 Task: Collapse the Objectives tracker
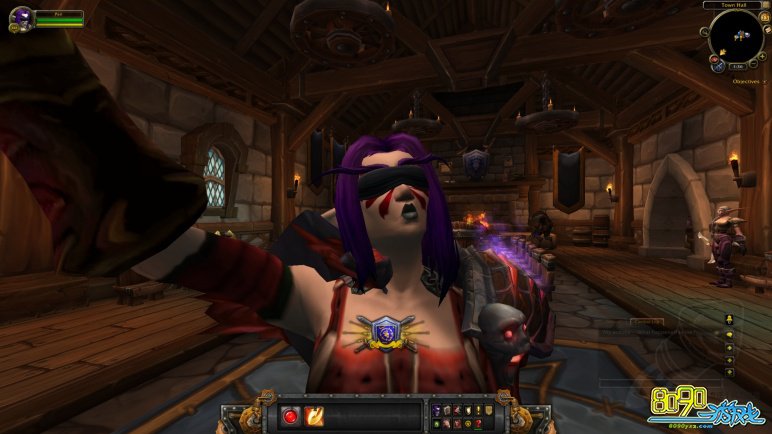pyautogui.click(x=764, y=81)
